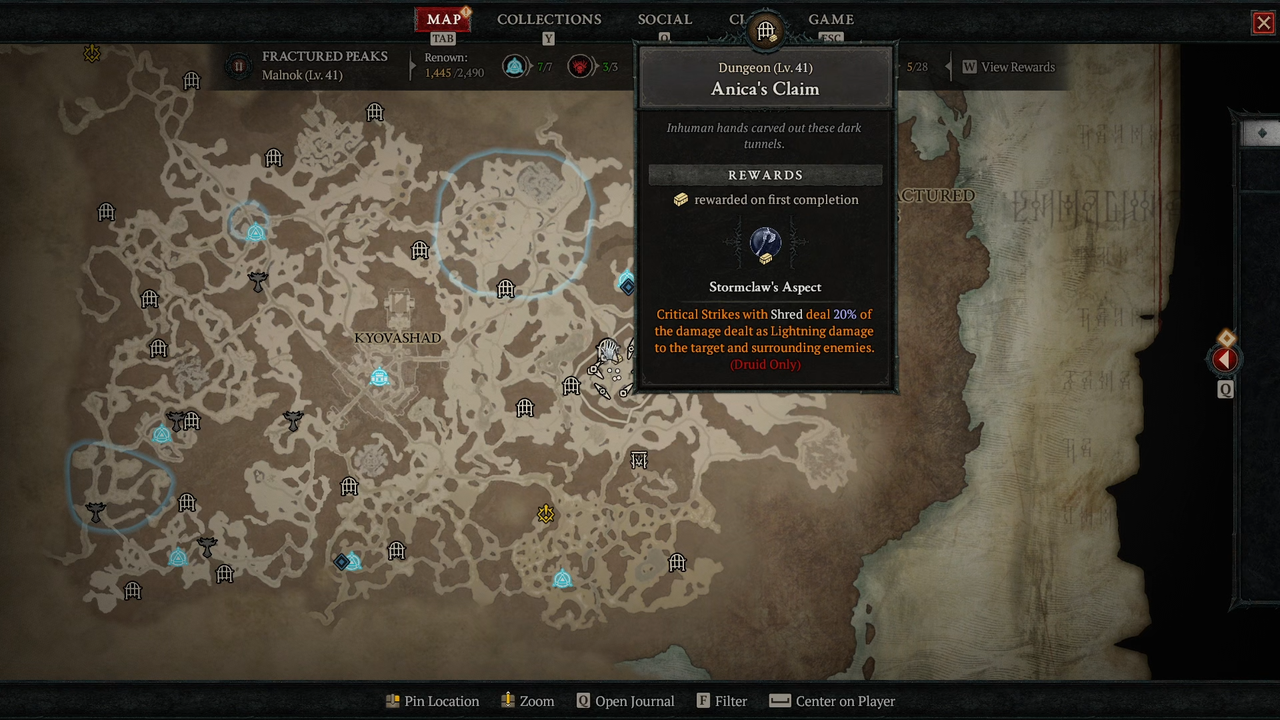Open the SOCIAL menu
The width and height of the screenshot is (1280, 720).
[664, 20]
